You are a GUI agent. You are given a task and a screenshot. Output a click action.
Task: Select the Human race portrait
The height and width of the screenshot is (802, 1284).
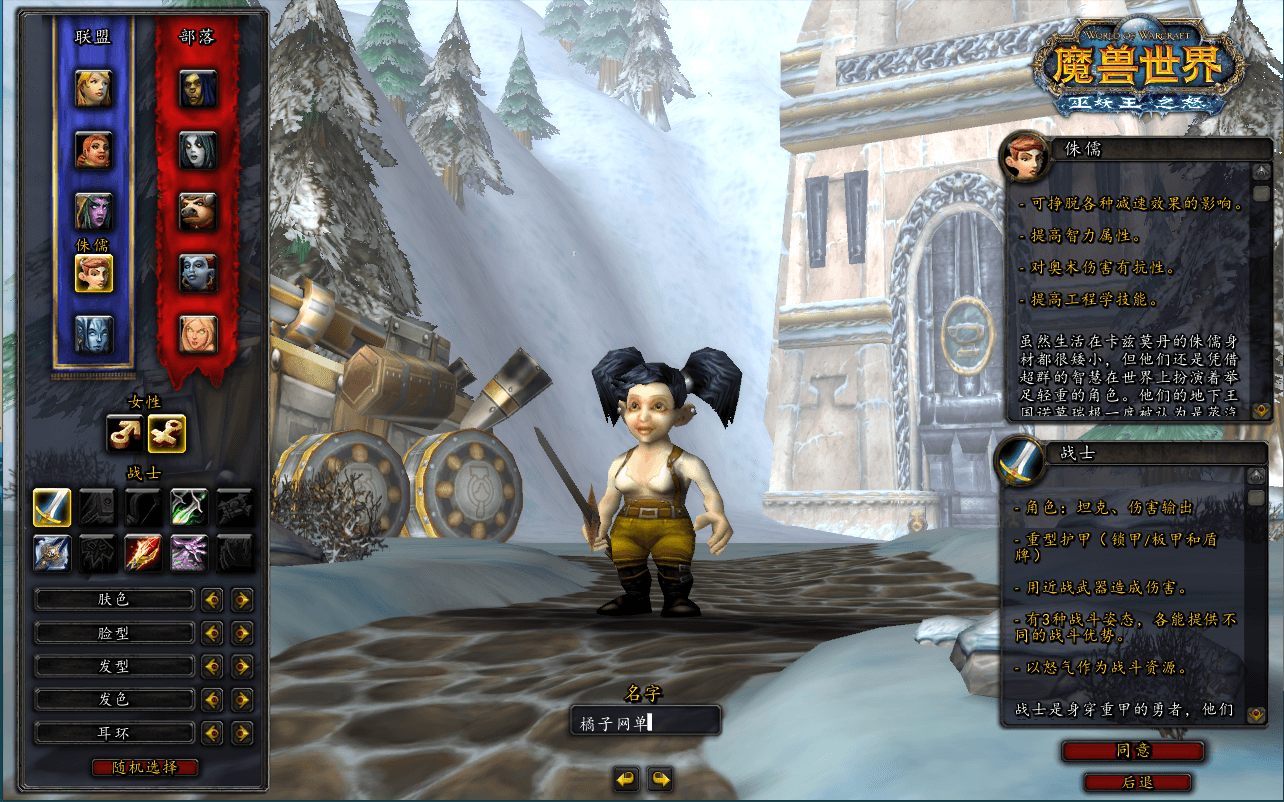93,89
